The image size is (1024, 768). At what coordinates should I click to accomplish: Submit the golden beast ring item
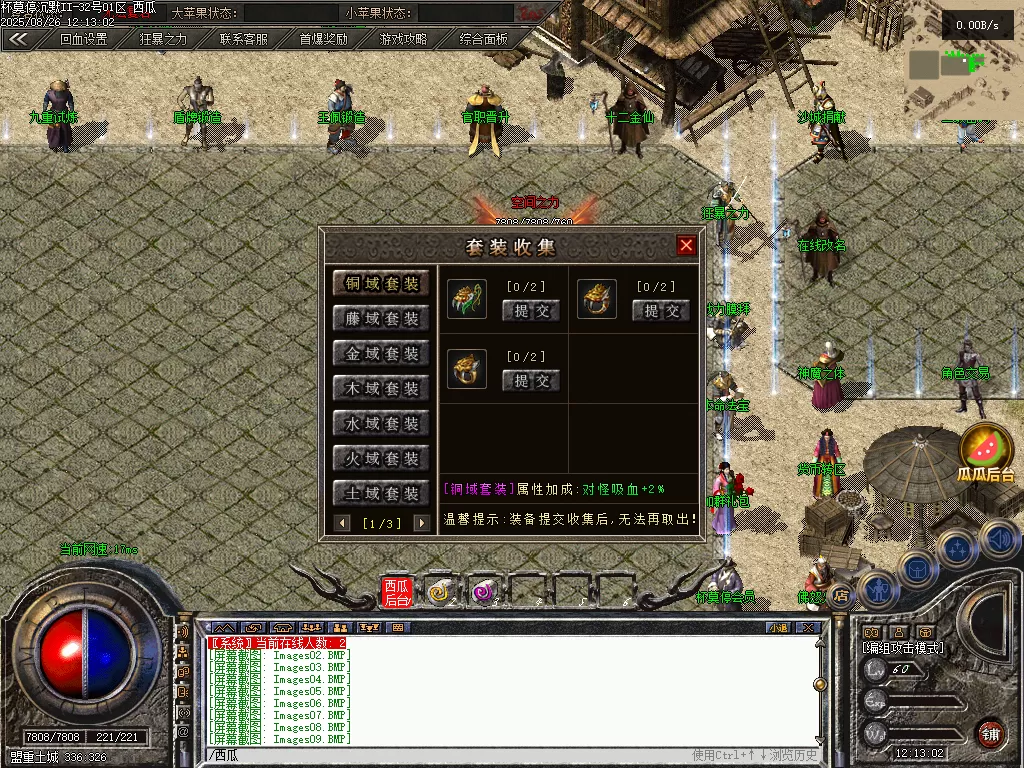pos(531,381)
